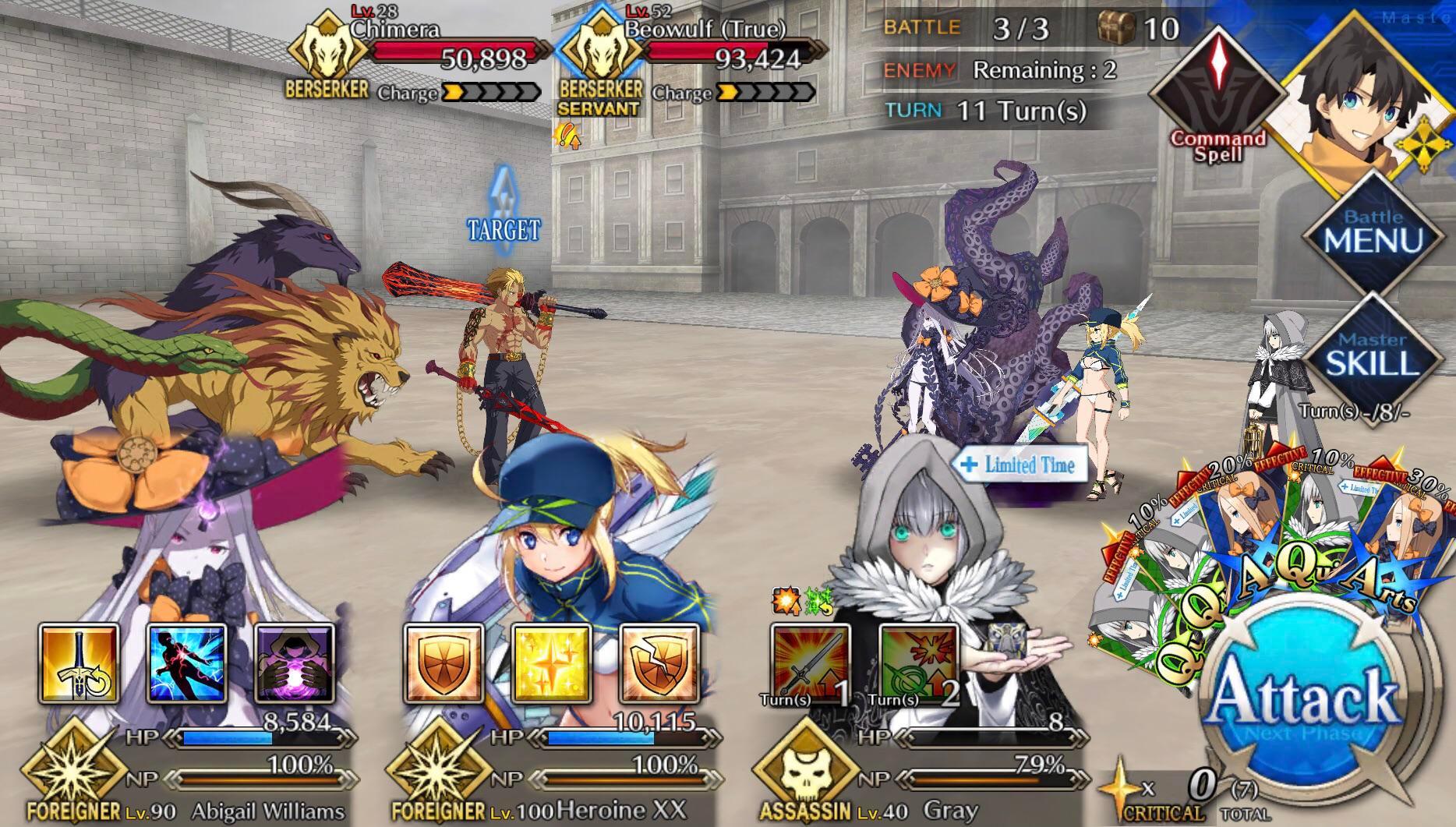The width and height of the screenshot is (1456, 827).
Task: Activate Abigail's hooded purple orb skill
Action: pyautogui.click(x=295, y=663)
